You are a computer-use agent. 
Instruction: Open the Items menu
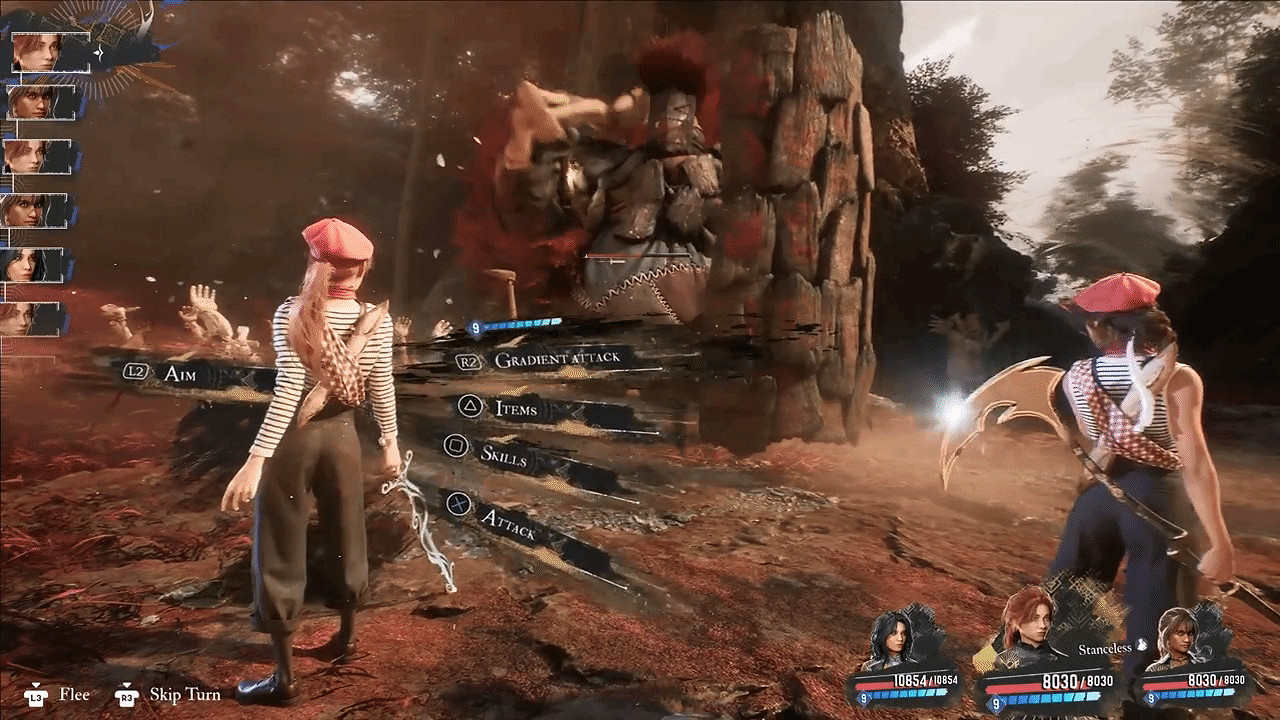(x=516, y=408)
